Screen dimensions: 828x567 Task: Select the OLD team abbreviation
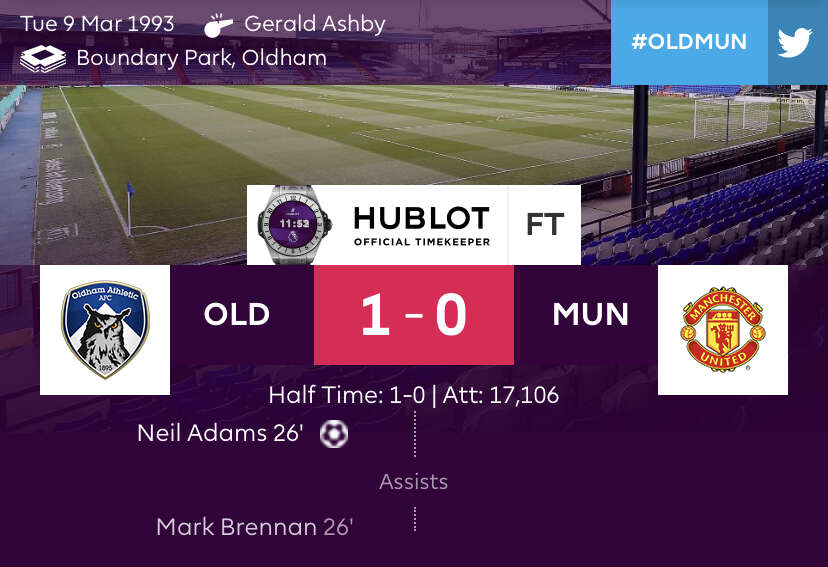click(x=237, y=315)
